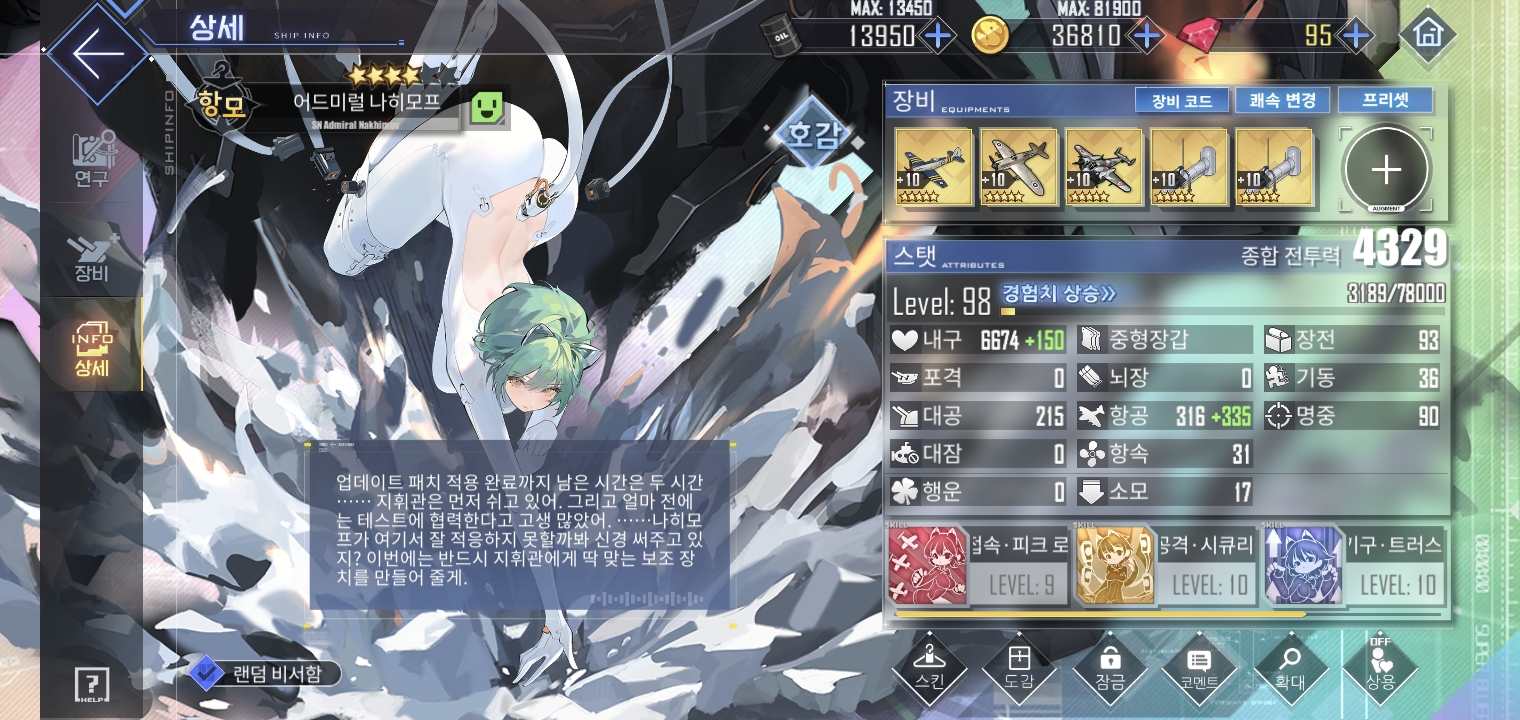Select the twin-engine bomber equipment slot
Screen dimensions: 1520x720
[1104, 167]
